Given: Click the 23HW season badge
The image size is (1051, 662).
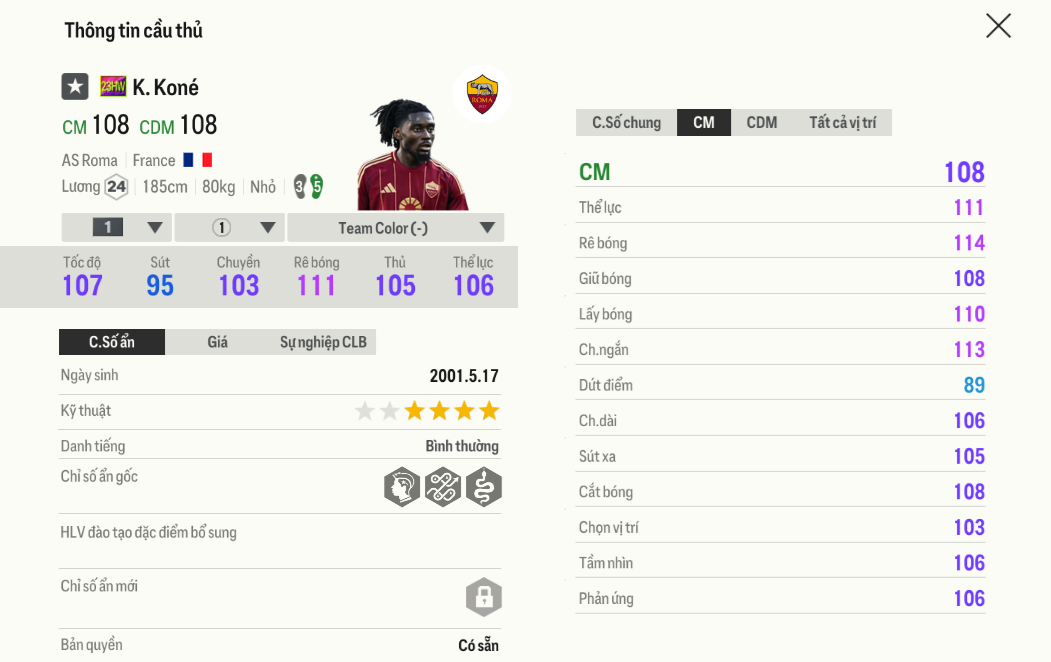Looking at the screenshot, I should point(113,87).
